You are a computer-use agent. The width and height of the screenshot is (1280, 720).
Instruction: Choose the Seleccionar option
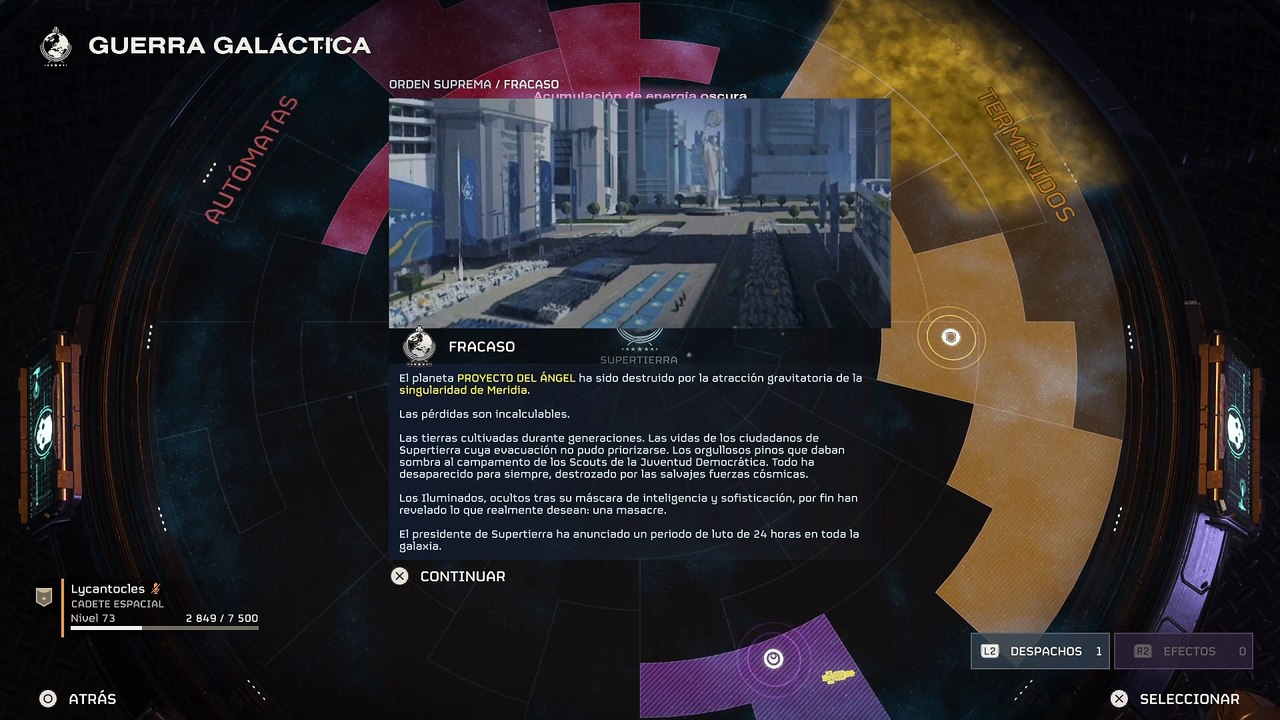(1177, 699)
